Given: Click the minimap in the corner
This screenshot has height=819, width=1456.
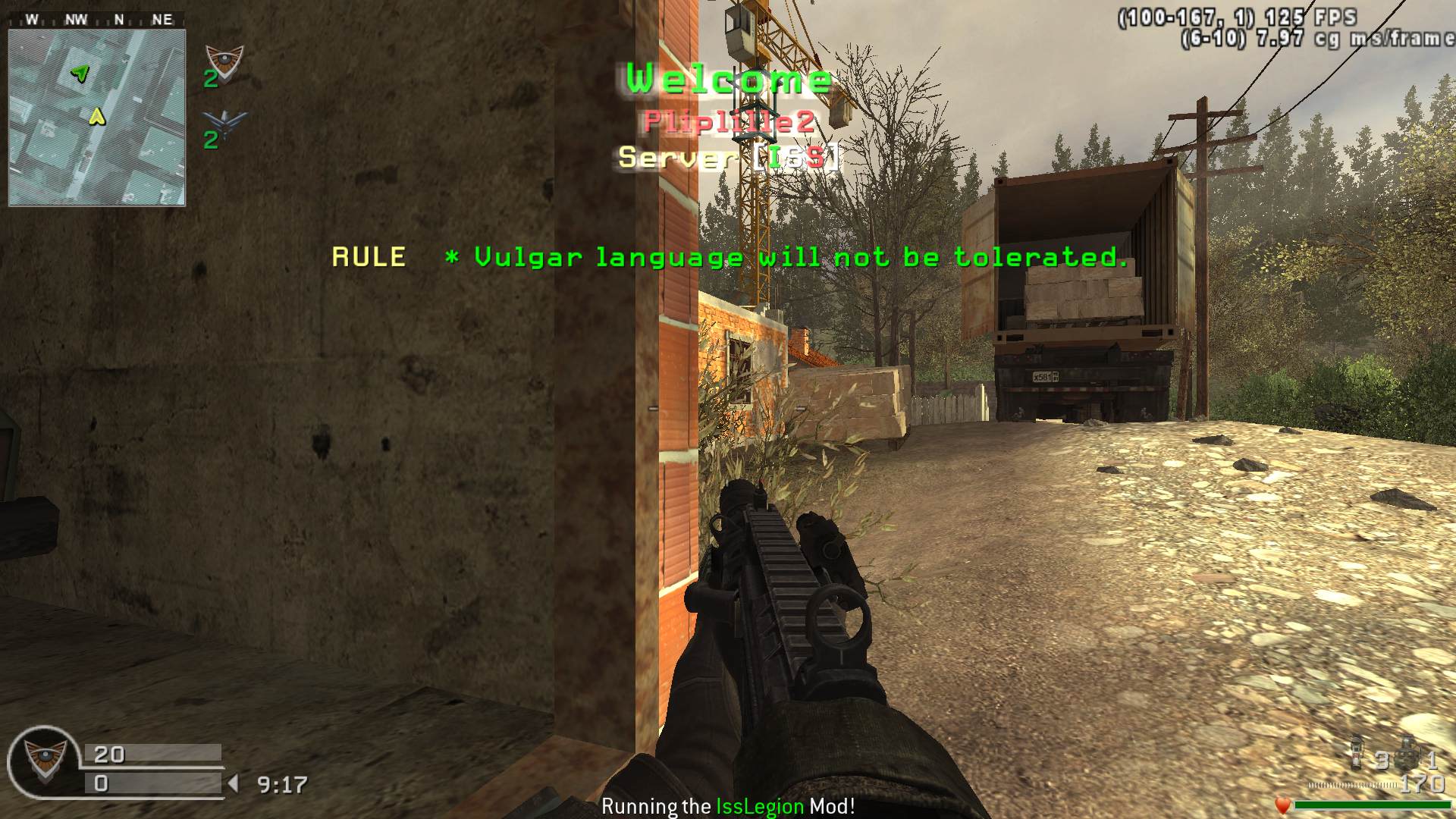Looking at the screenshot, I should click(x=96, y=118).
